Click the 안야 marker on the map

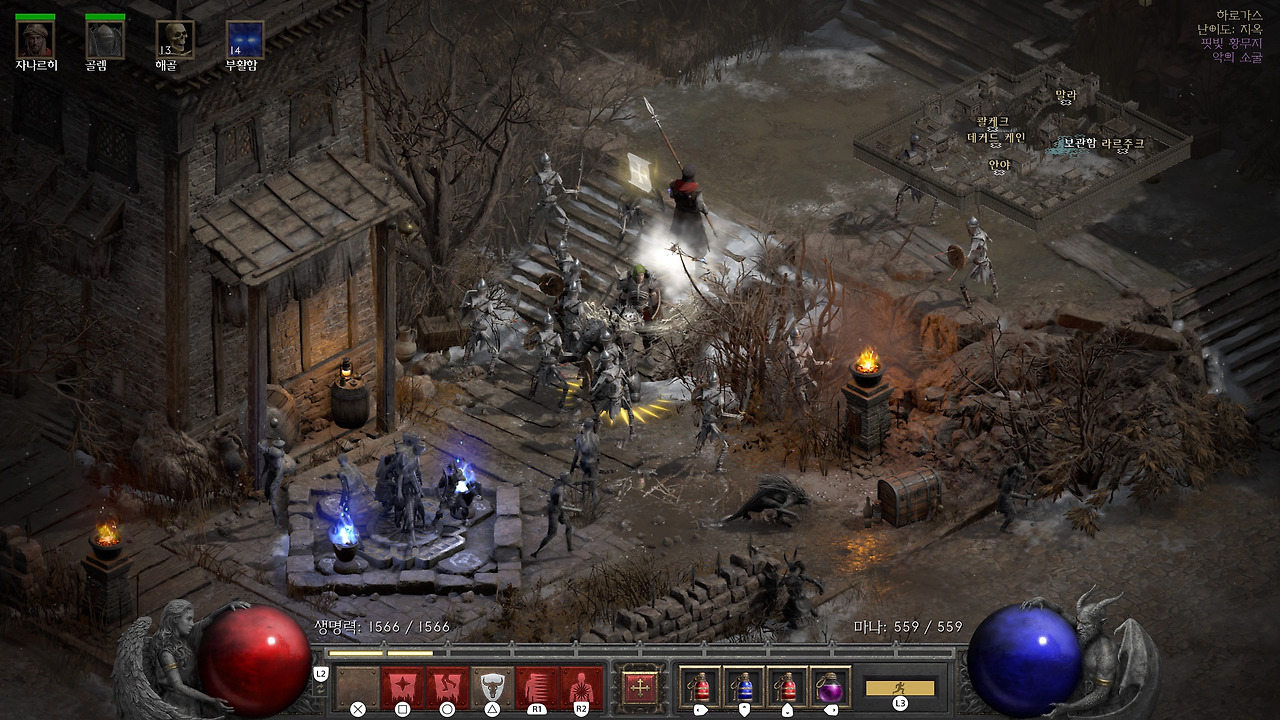[x=999, y=165]
